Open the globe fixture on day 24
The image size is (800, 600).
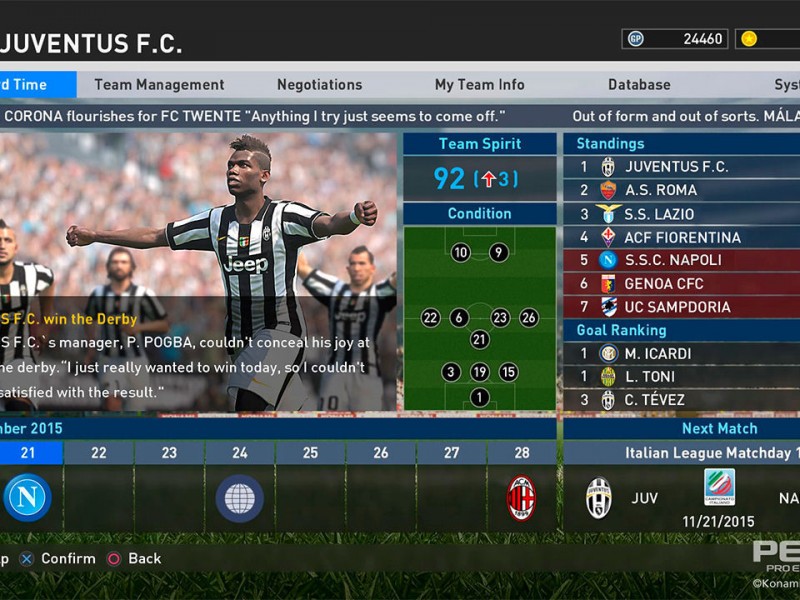click(240, 498)
